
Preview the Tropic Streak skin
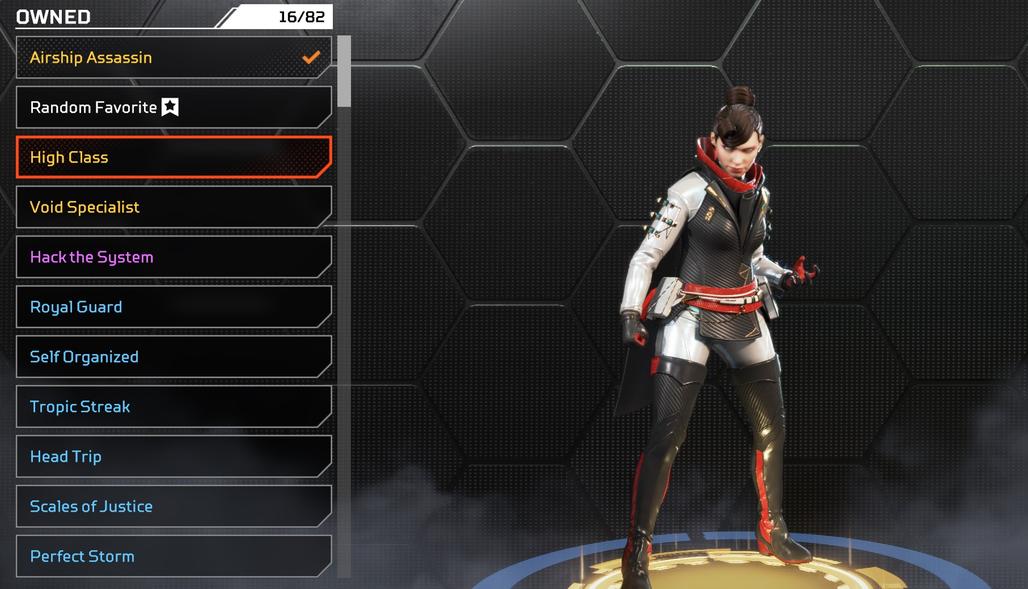tap(173, 407)
